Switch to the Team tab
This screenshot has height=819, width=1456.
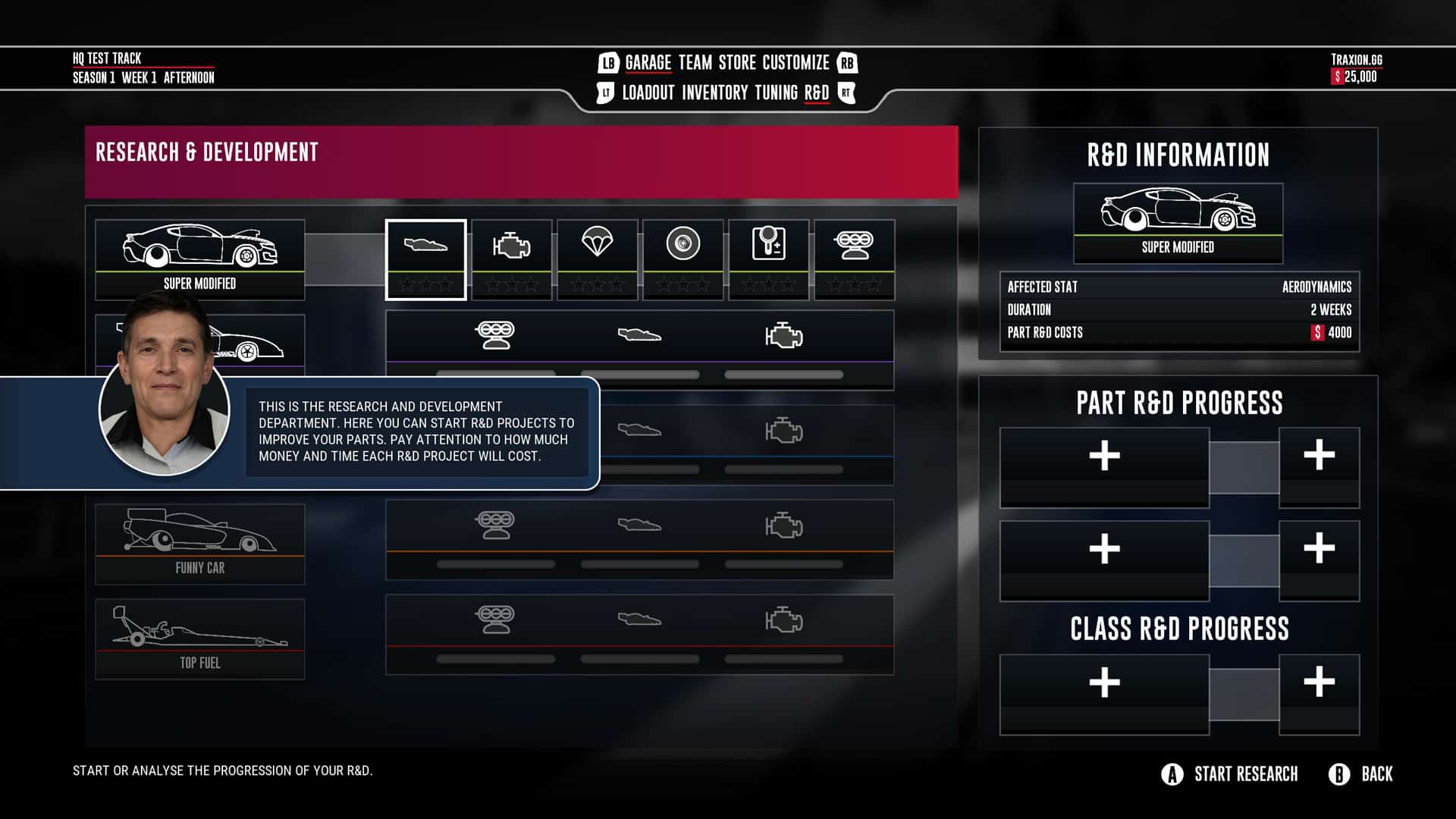695,63
